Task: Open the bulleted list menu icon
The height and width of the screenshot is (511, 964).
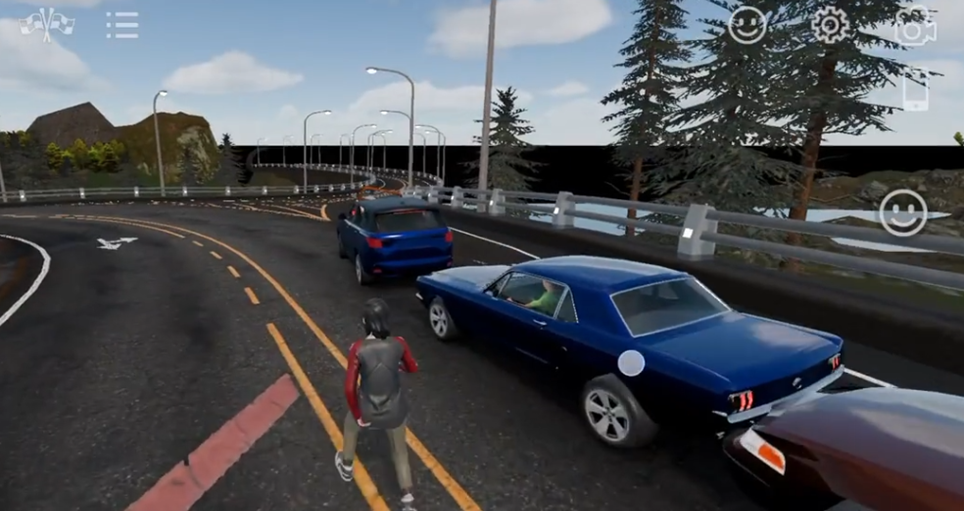Action: 122,25
